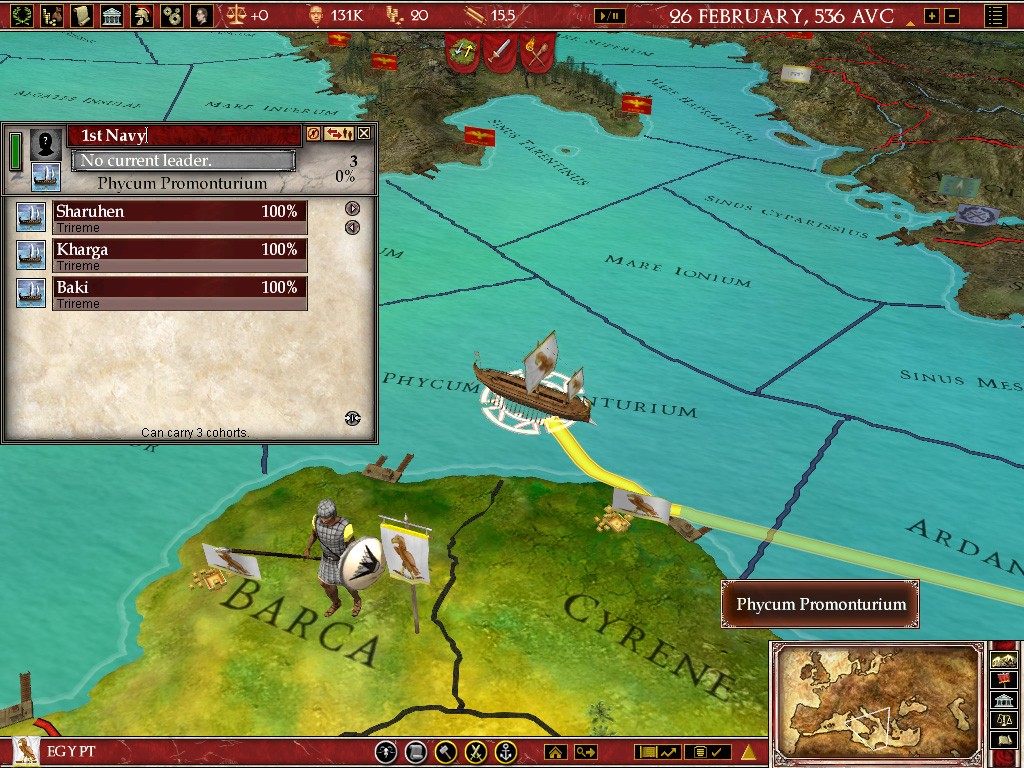Switch to the terrain map mode
Screen dimensions: 1024x768
point(1002,661)
